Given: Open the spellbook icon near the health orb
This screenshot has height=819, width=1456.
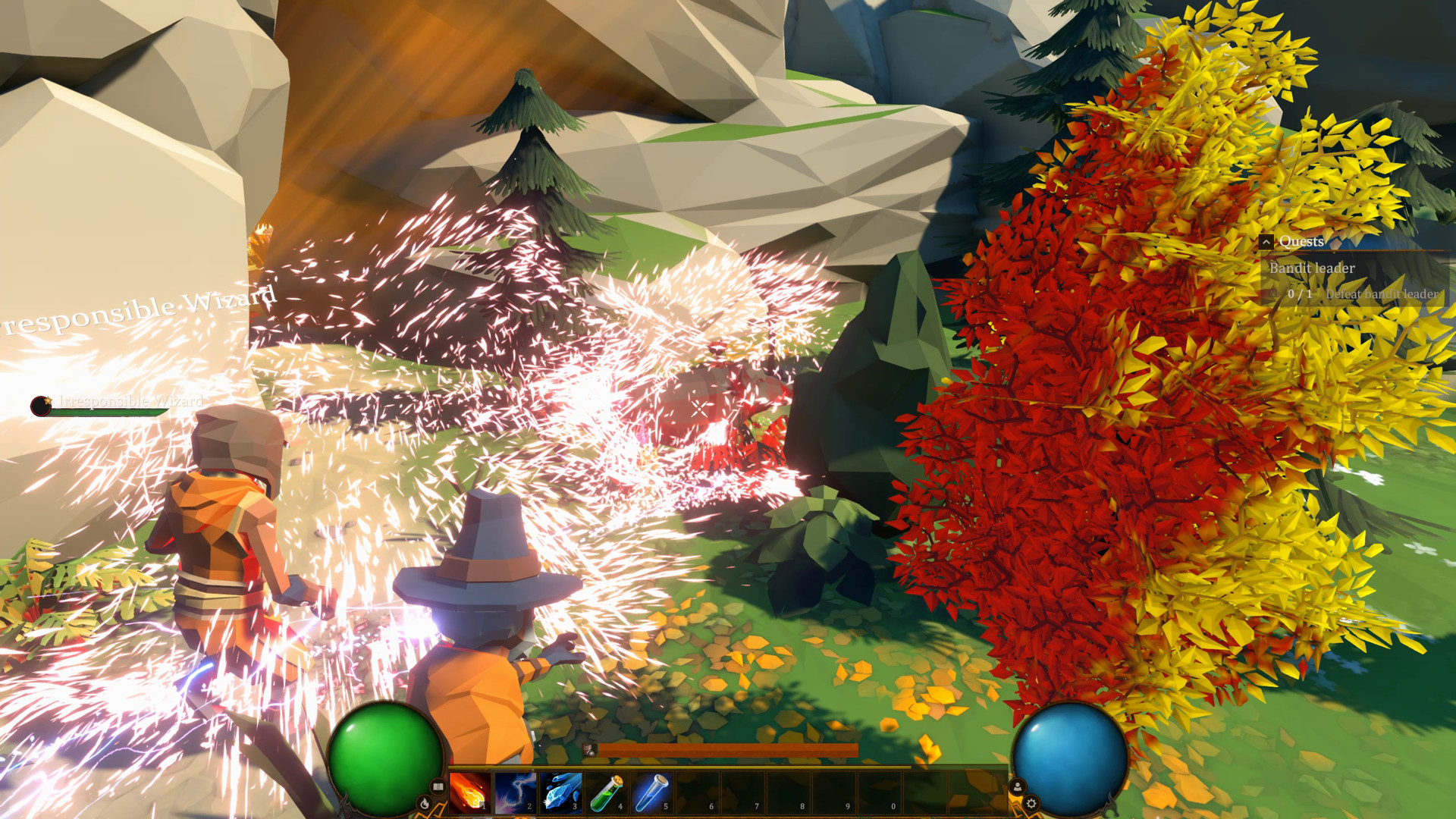Looking at the screenshot, I should [x=437, y=786].
